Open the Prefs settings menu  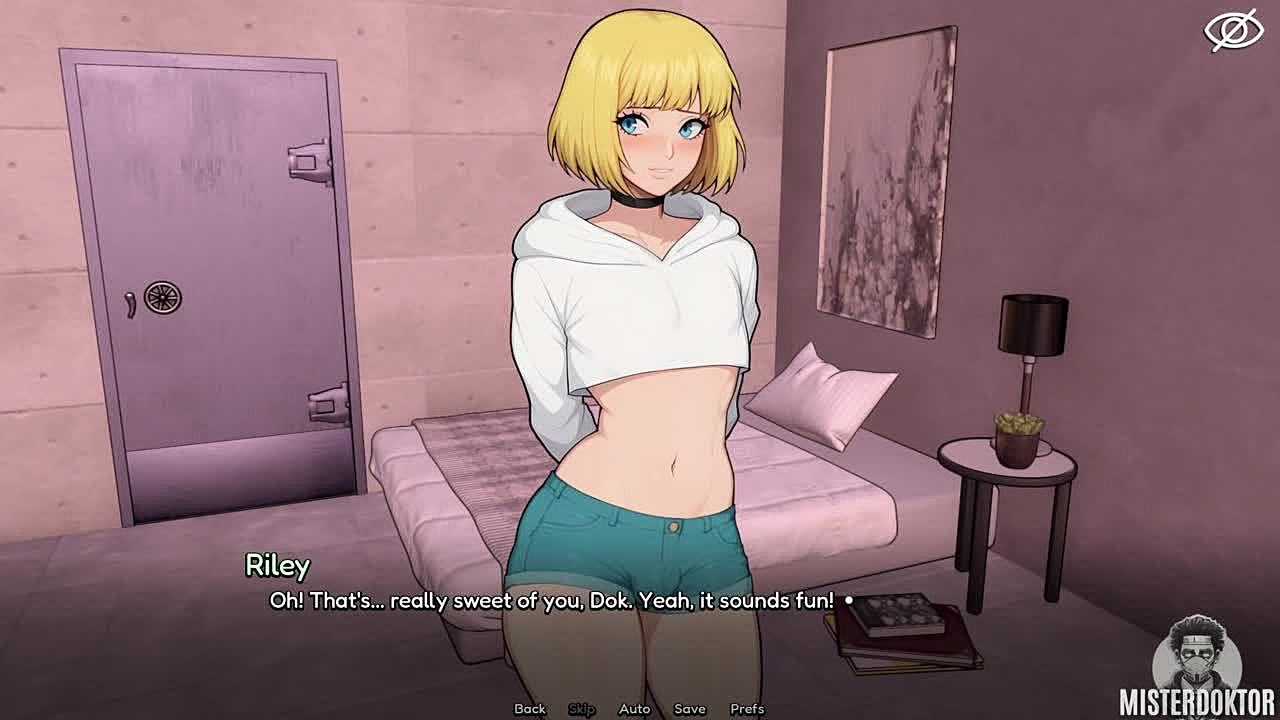tap(747, 709)
